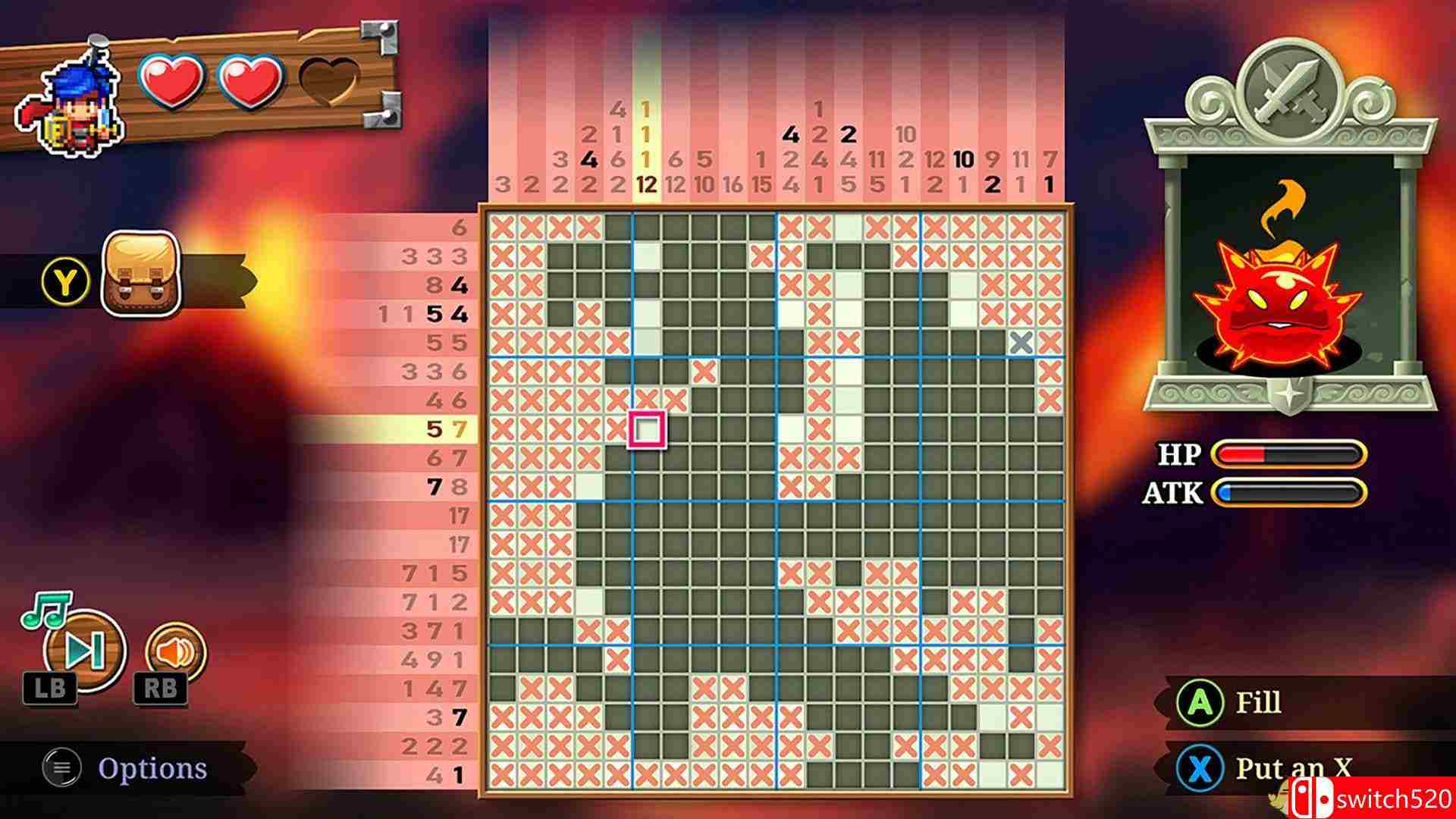The image size is (1456, 819).
Task: Select the column hint labeled 12
Action: 645,182
